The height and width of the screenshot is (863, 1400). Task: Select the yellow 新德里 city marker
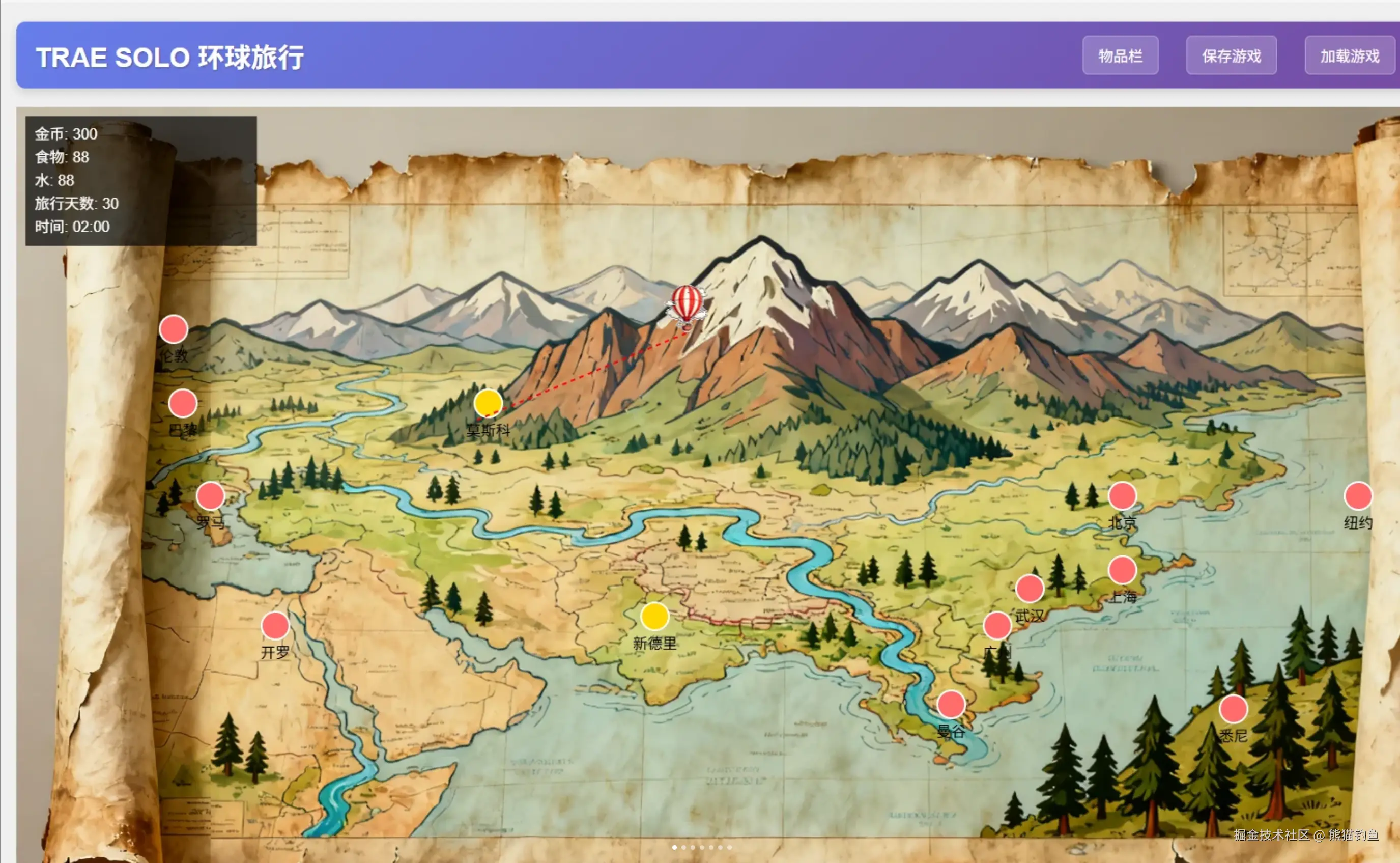coord(654,617)
